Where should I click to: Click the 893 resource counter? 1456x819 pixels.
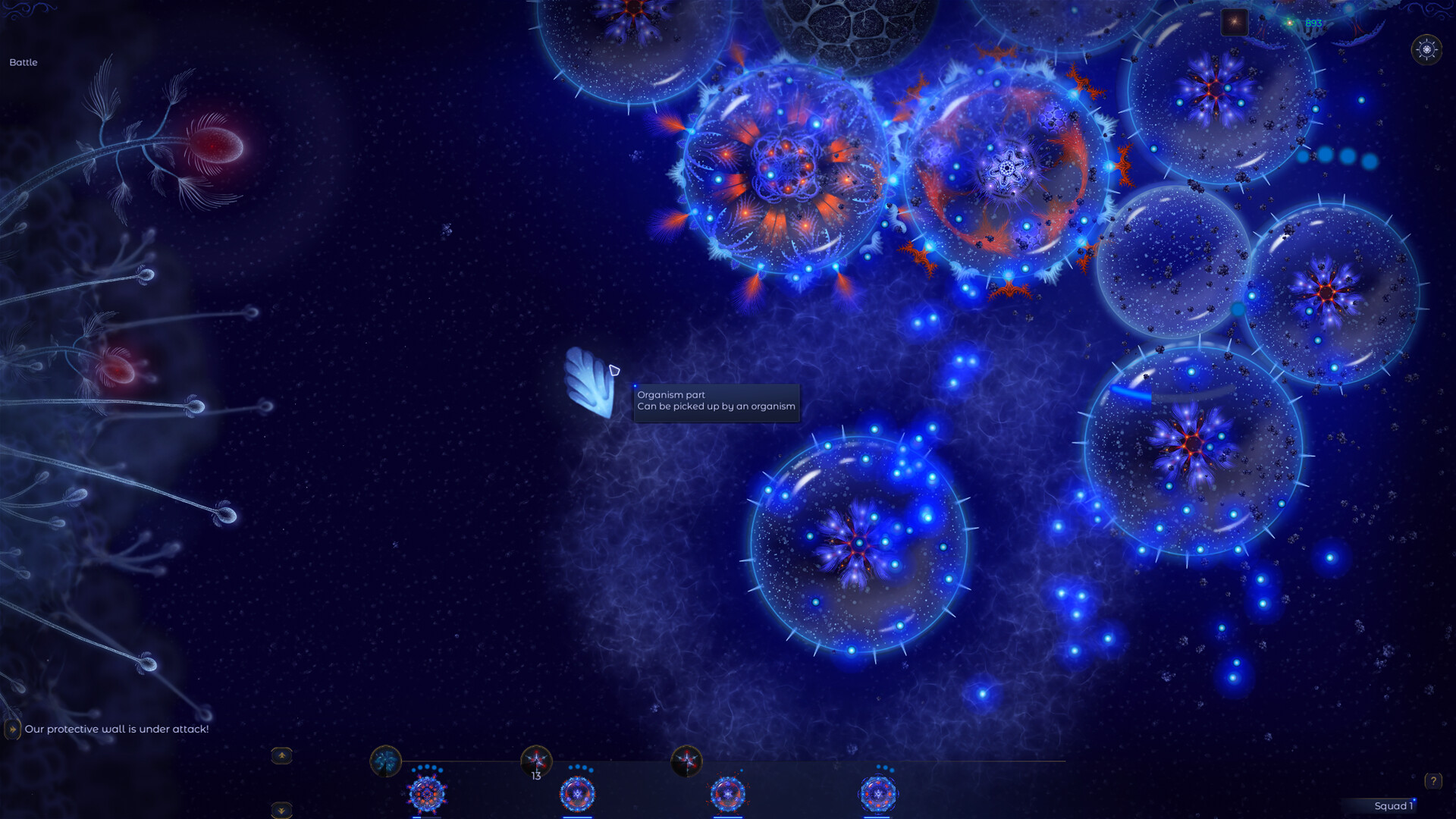(1313, 23)
